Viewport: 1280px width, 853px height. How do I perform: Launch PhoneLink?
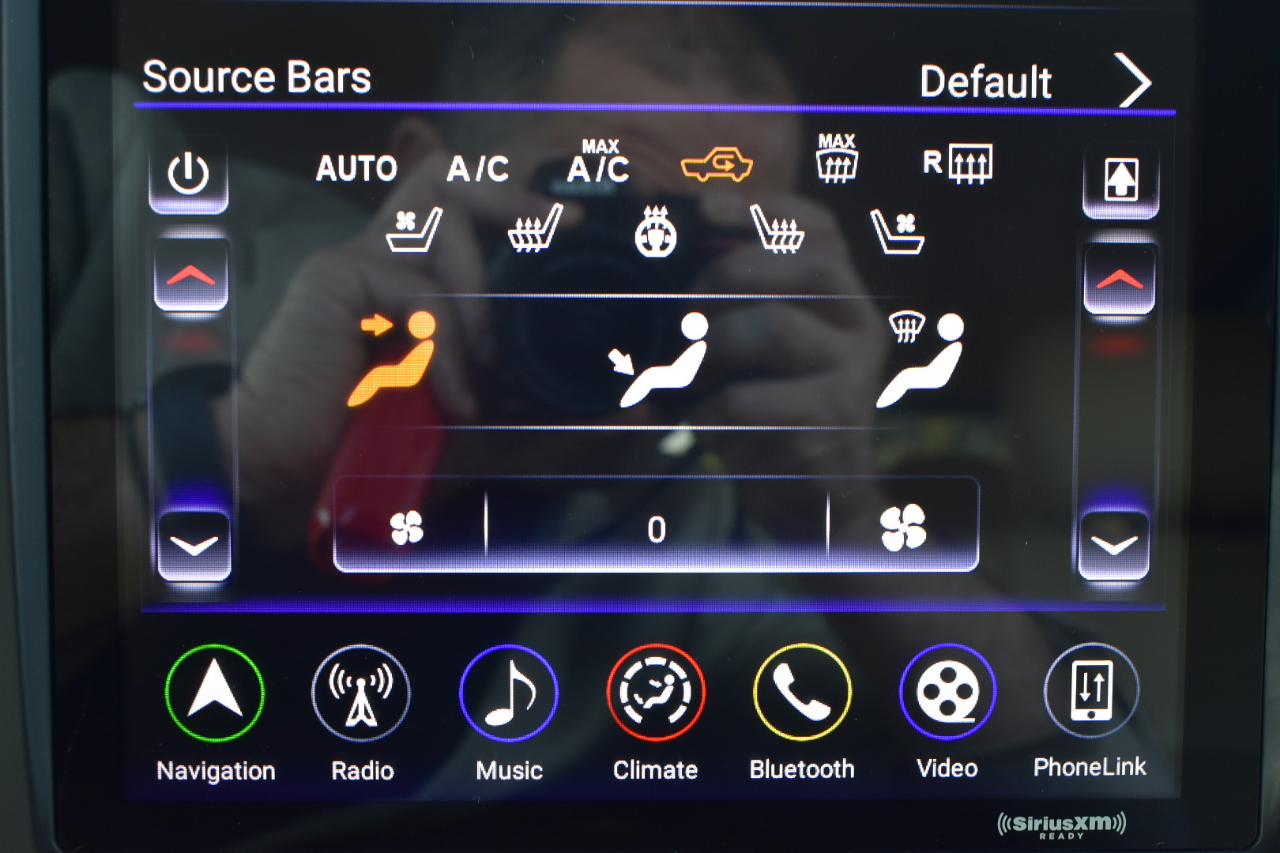pyautogui.click(x=1090, y=690)
